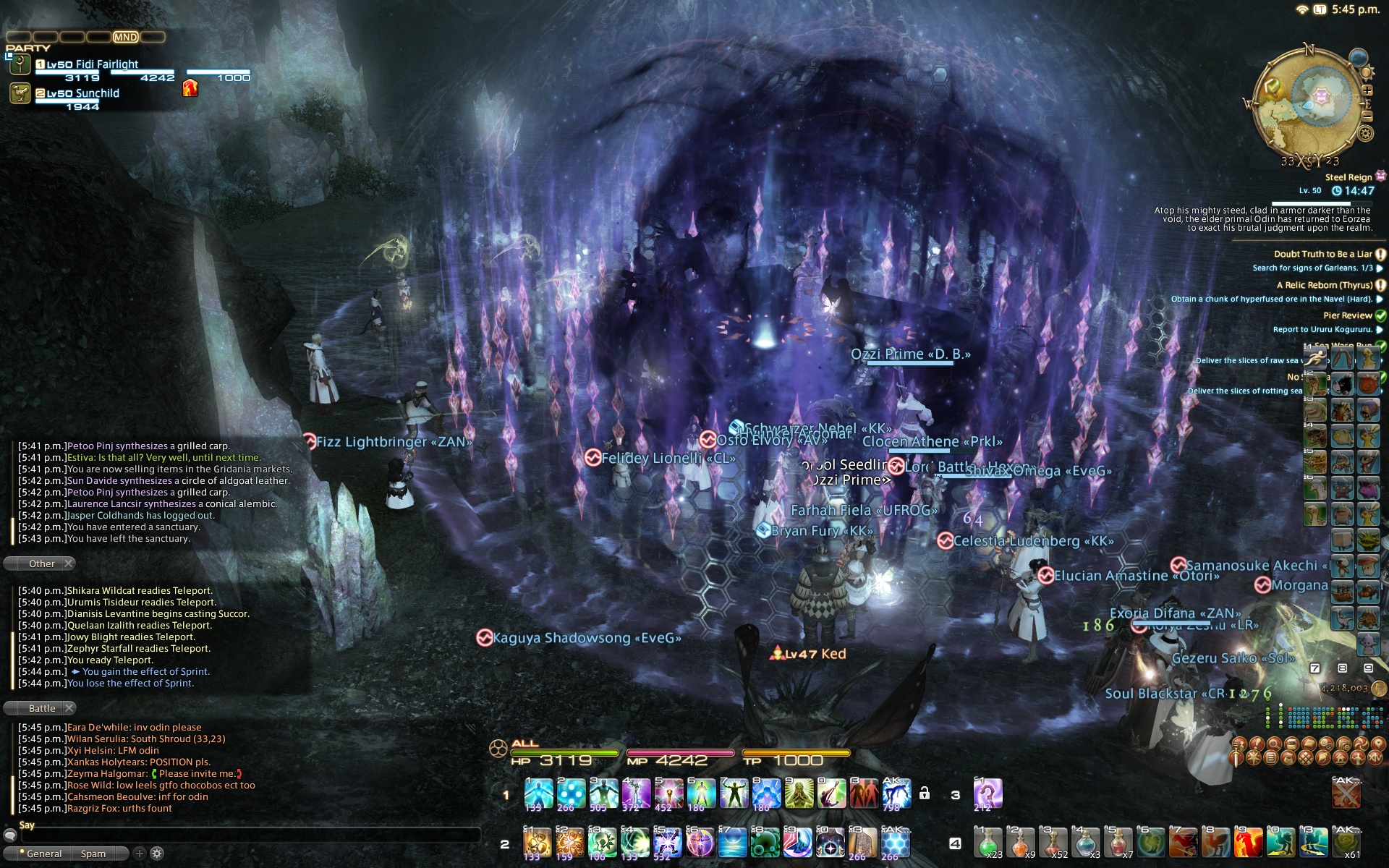The image size is (1389, 868).
Task: Open the 'Doubt Truth to Be a Liar' quest
Action: (1322, 254)
